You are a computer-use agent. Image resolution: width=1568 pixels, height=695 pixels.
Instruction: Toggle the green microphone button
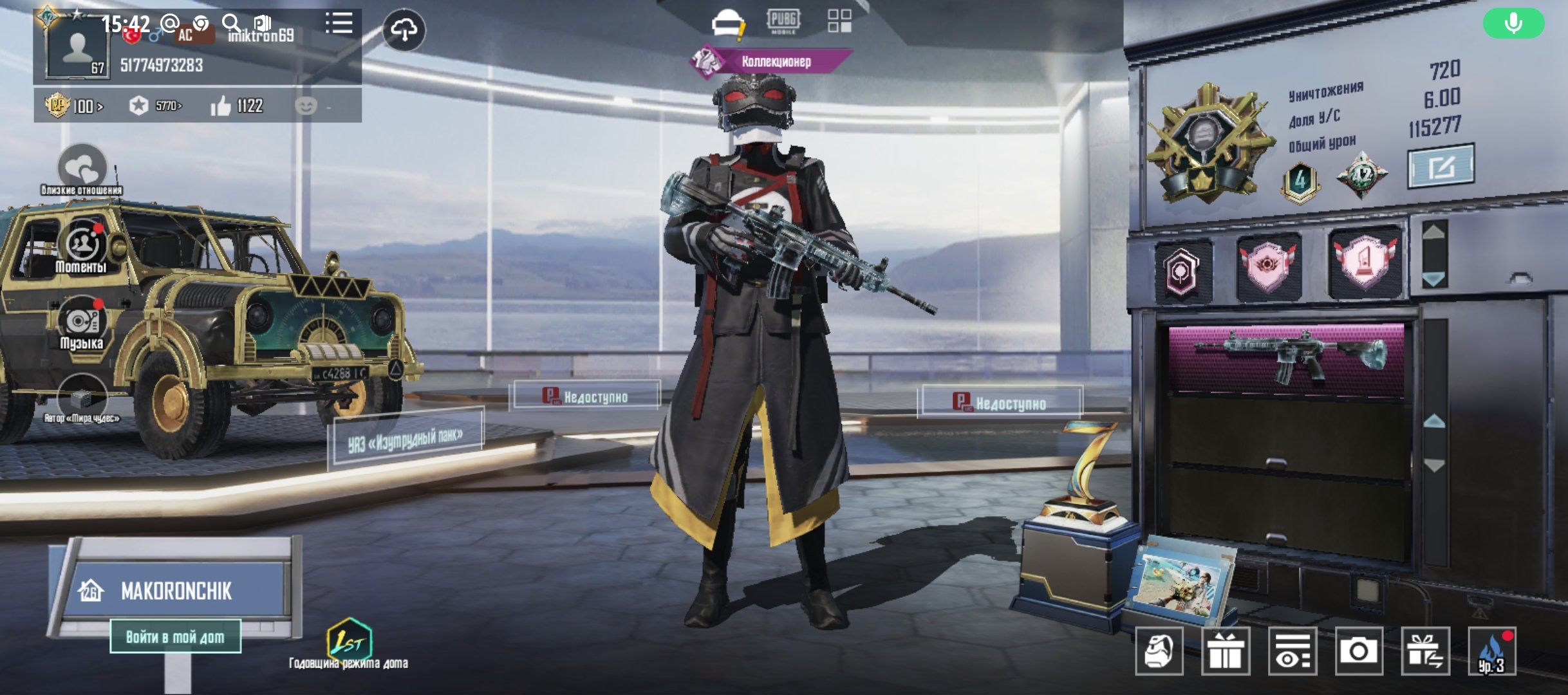click(1513, 24)
